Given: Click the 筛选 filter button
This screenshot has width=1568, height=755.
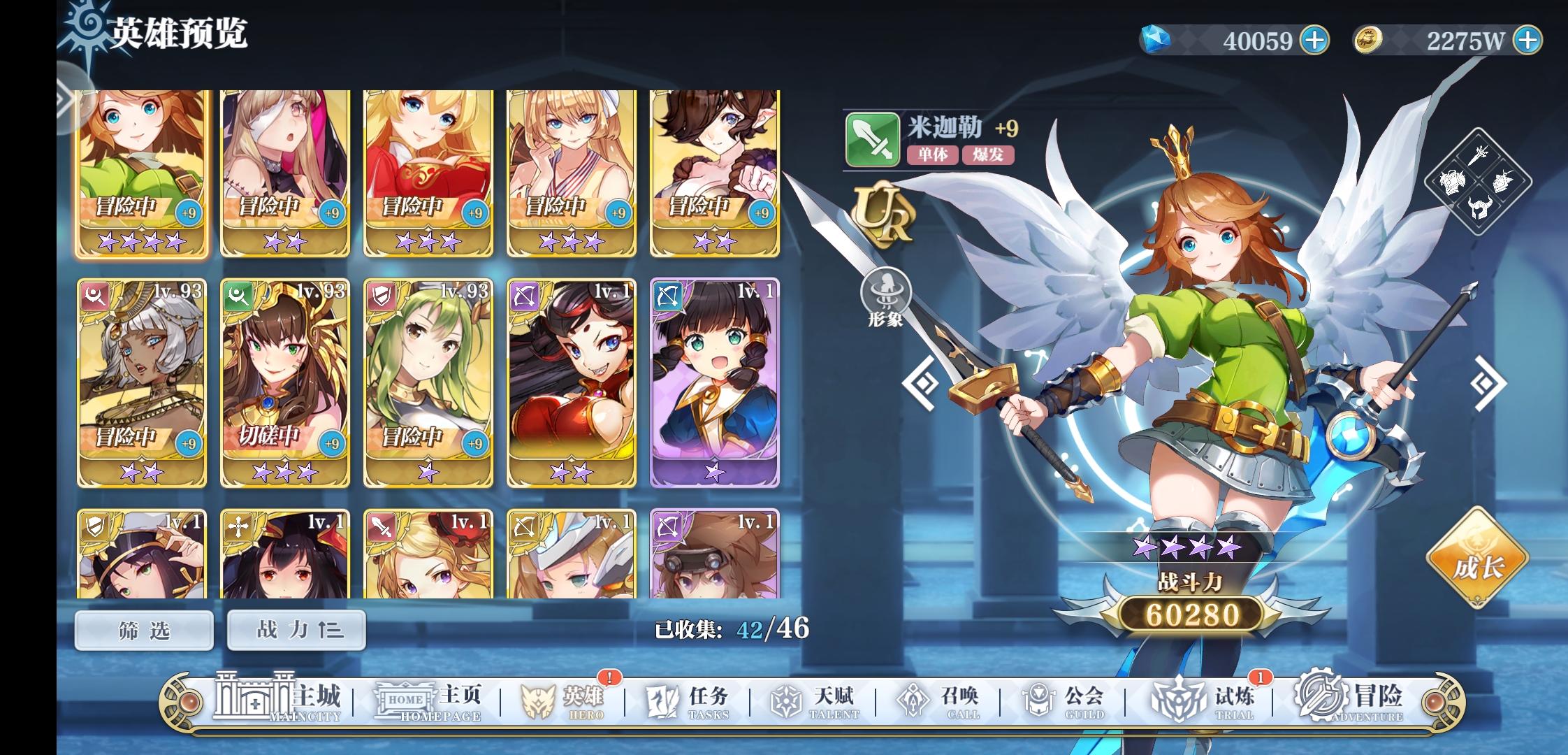Looking at the screenshot, I should click(x=143, y=628).
